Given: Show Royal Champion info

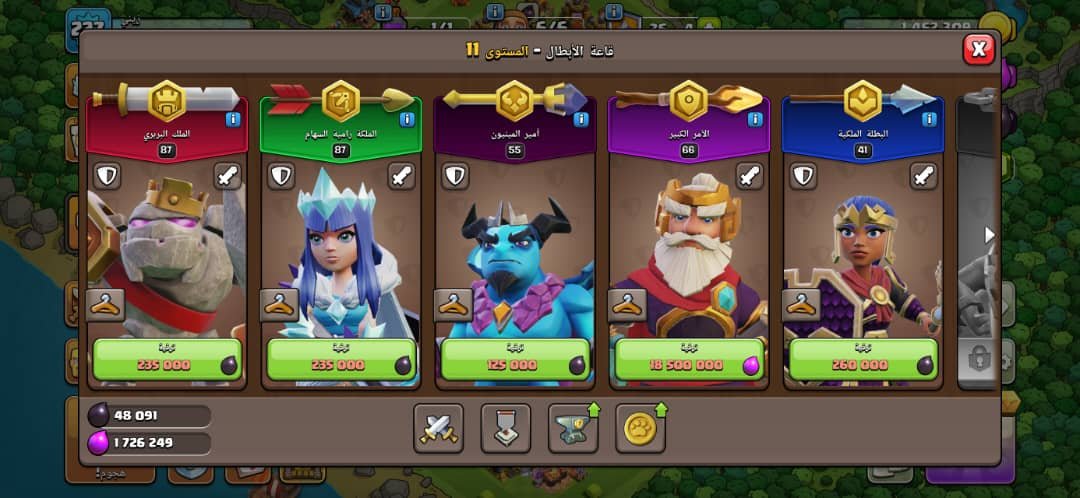Looking at the screenshot, I should (x=929, y=119).
